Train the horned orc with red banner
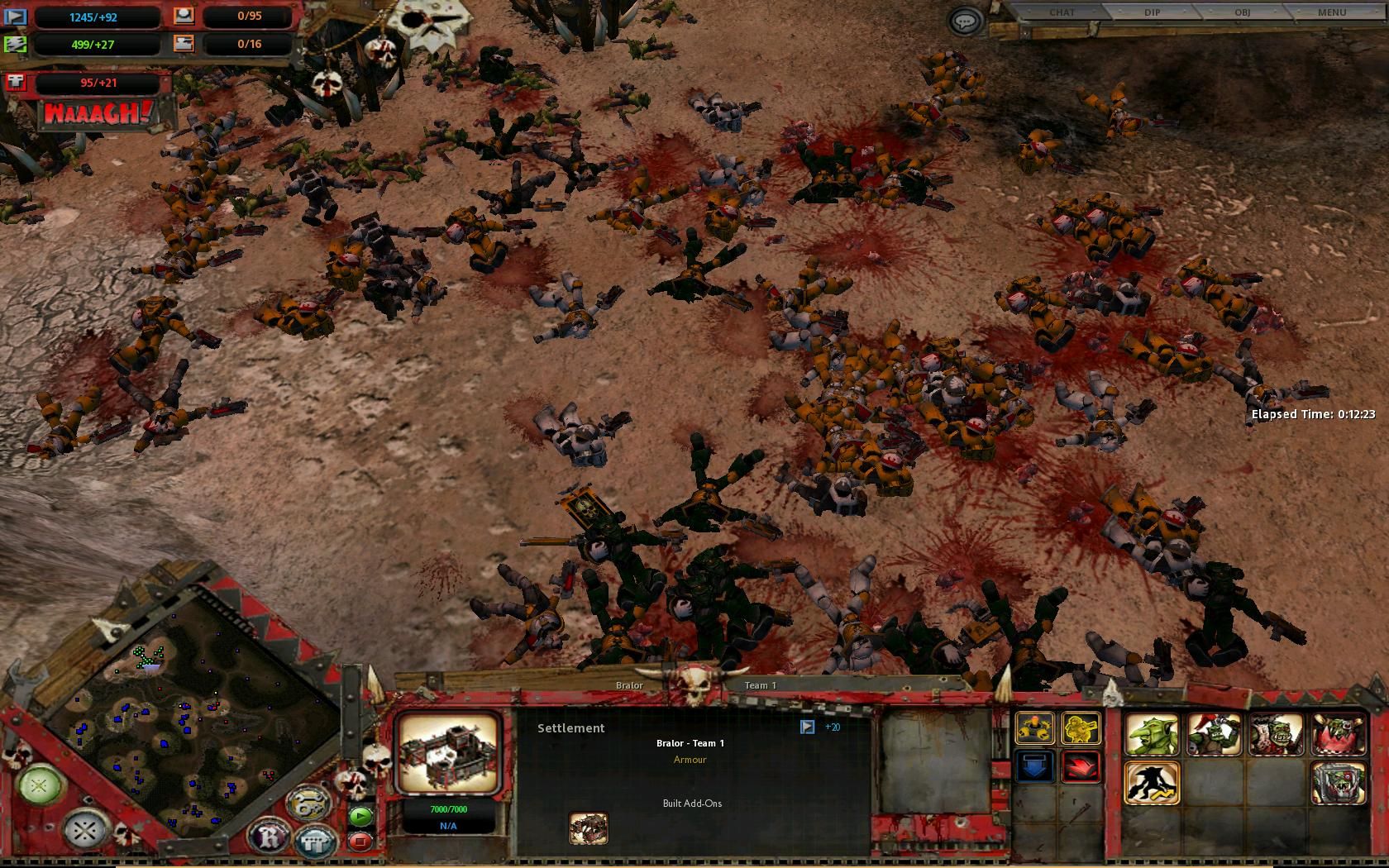This screenshot has width=1389, height=868. 1339,735
